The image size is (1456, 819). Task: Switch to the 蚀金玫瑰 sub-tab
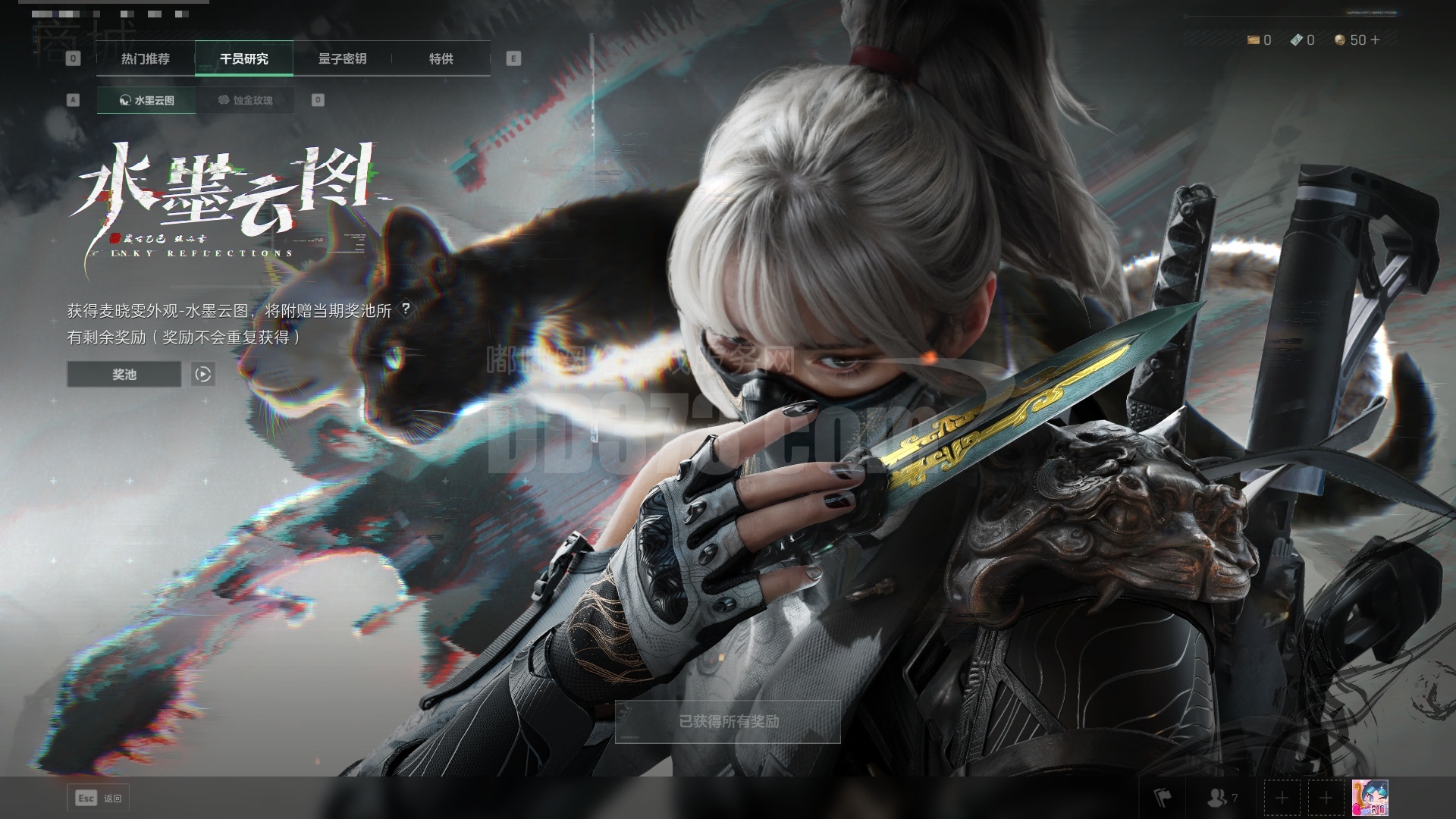coord(246,99)
